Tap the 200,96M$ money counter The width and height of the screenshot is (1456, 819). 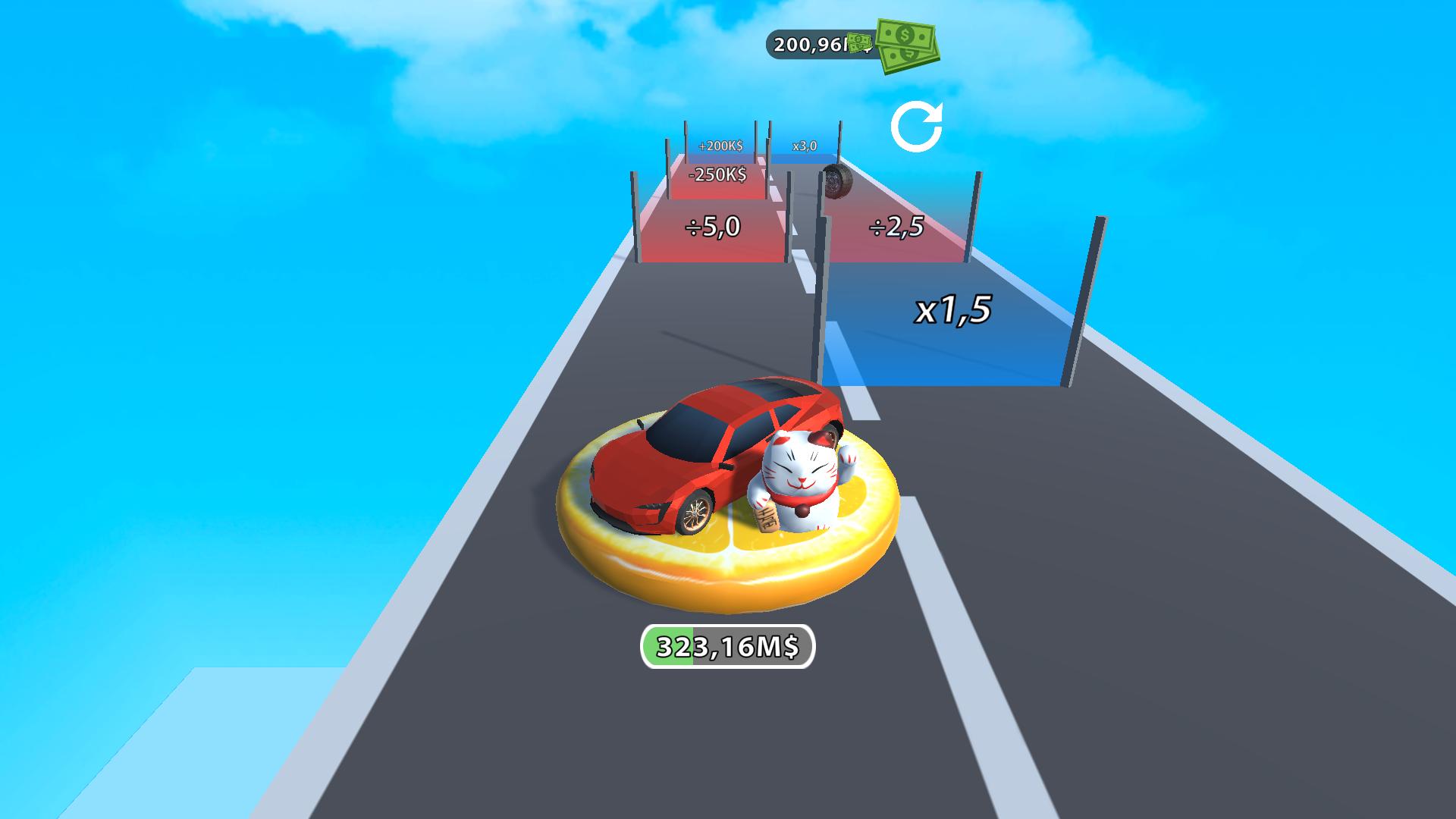[x=813, y=45]
